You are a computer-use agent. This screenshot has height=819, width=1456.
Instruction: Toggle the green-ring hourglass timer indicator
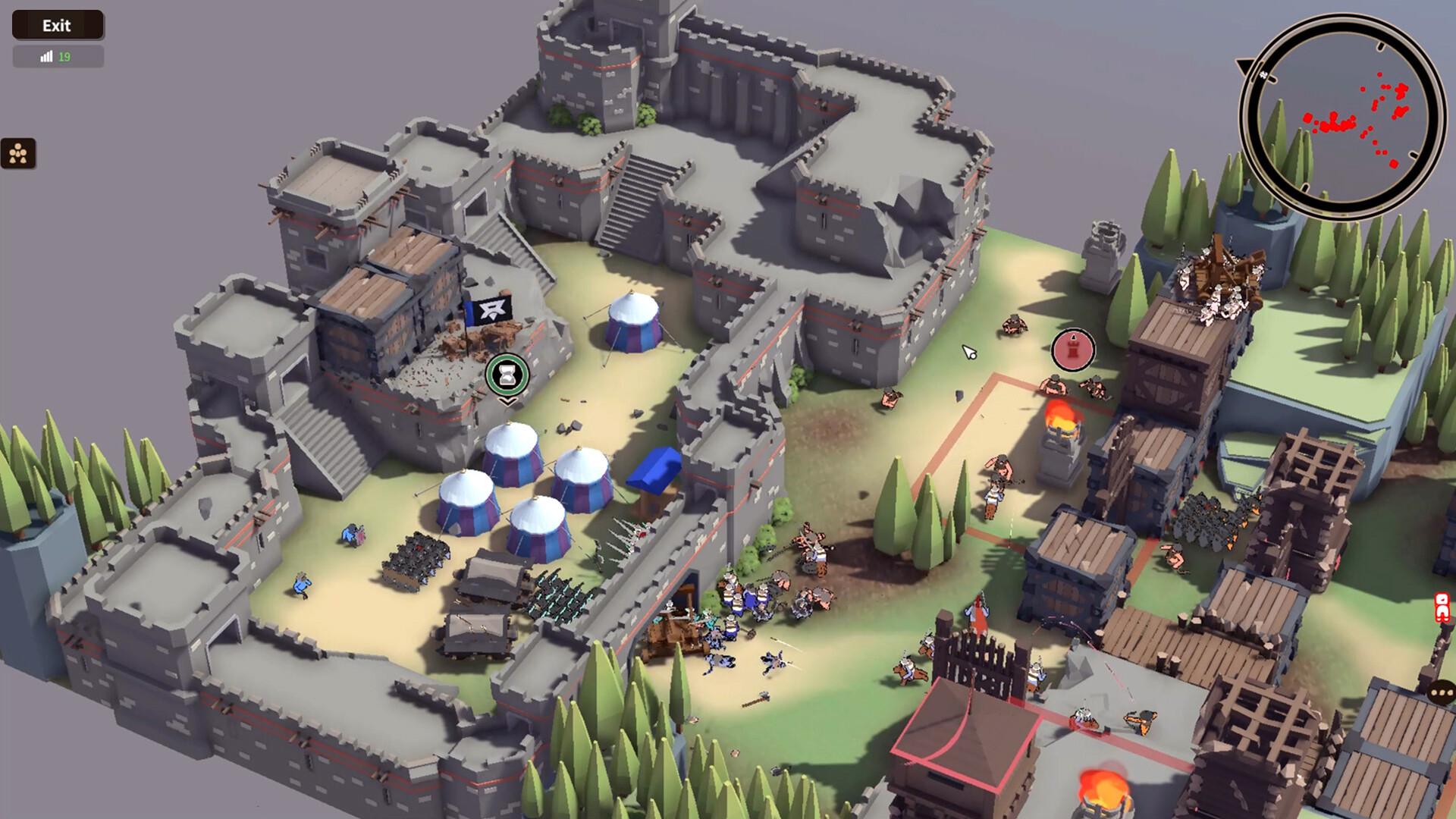[x=507, y=374]
